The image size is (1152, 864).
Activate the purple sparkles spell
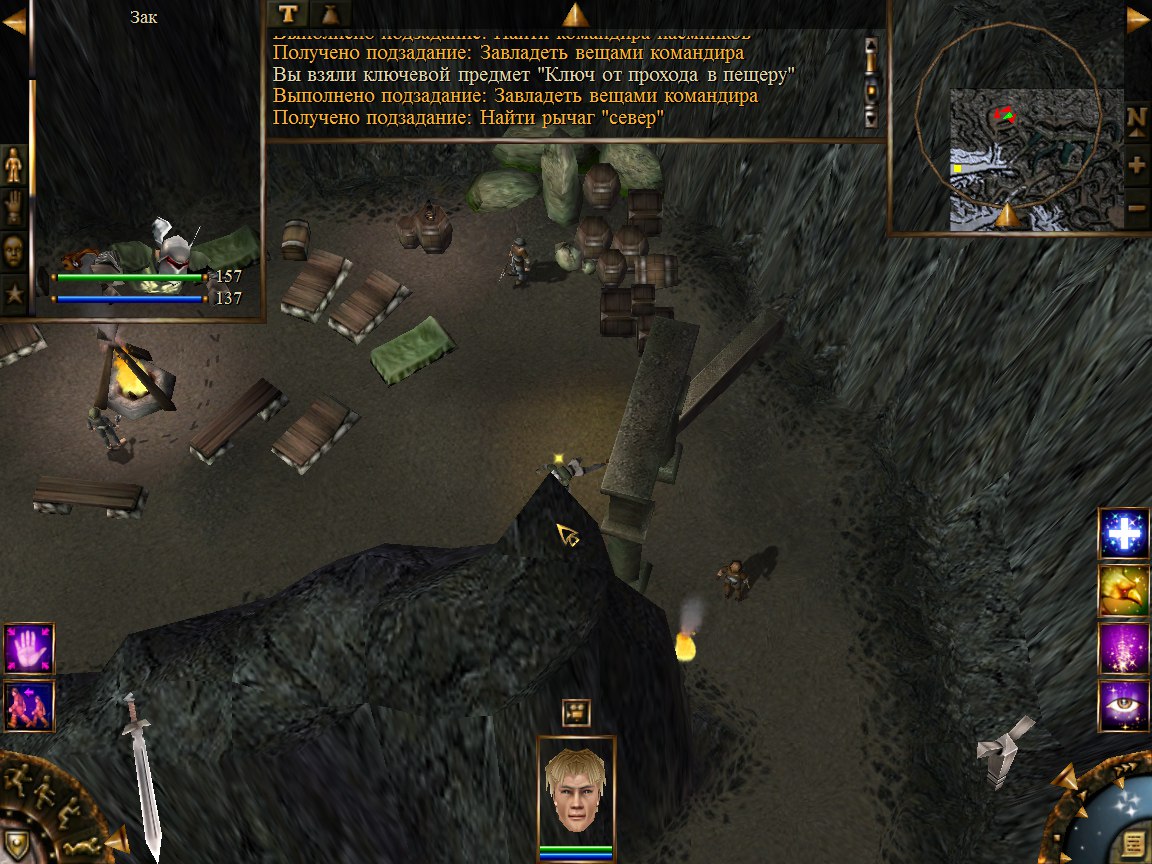pyautogui.click(x=1123, y=648)
